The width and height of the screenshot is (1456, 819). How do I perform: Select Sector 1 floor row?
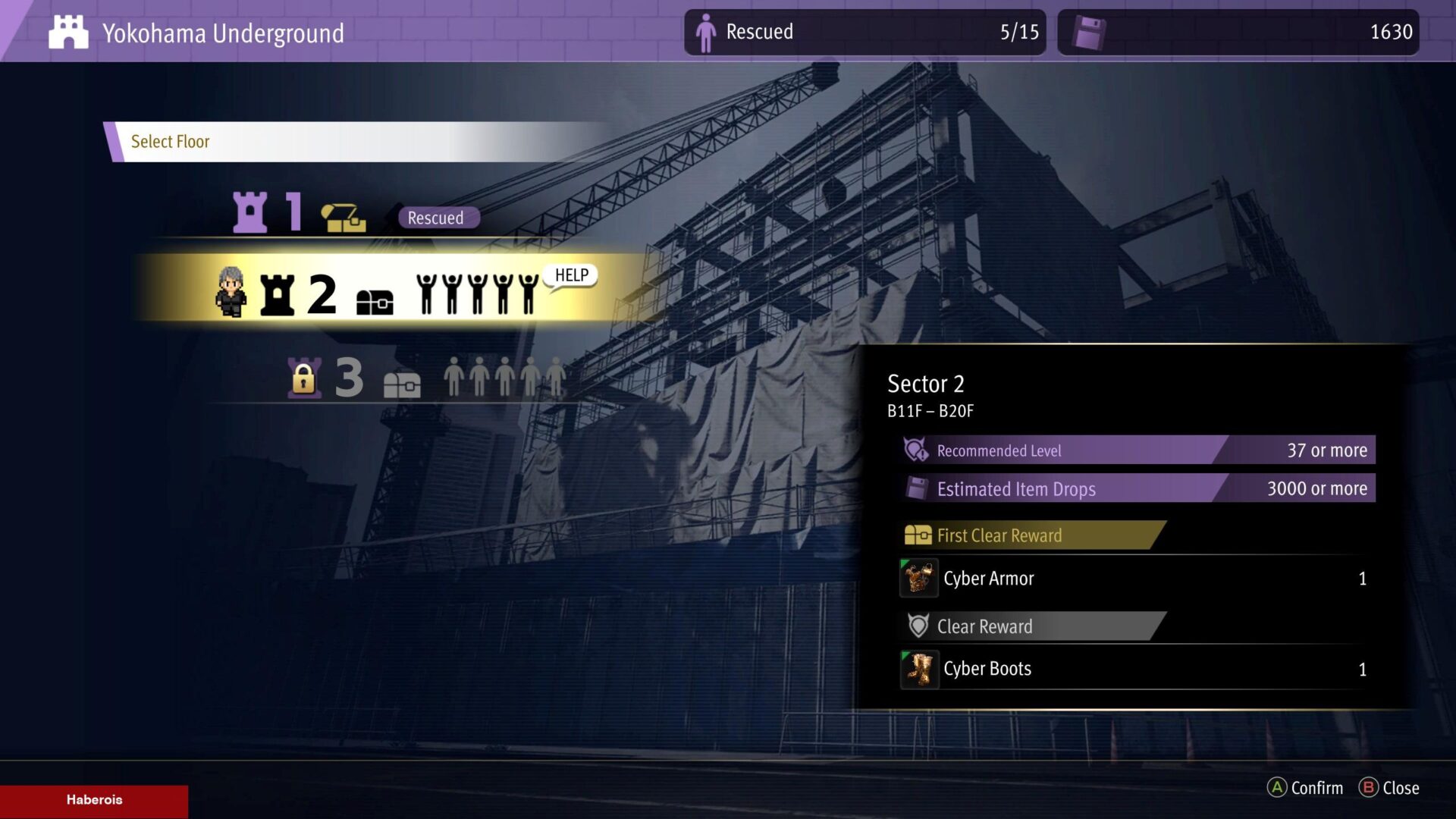coord(356,213)
